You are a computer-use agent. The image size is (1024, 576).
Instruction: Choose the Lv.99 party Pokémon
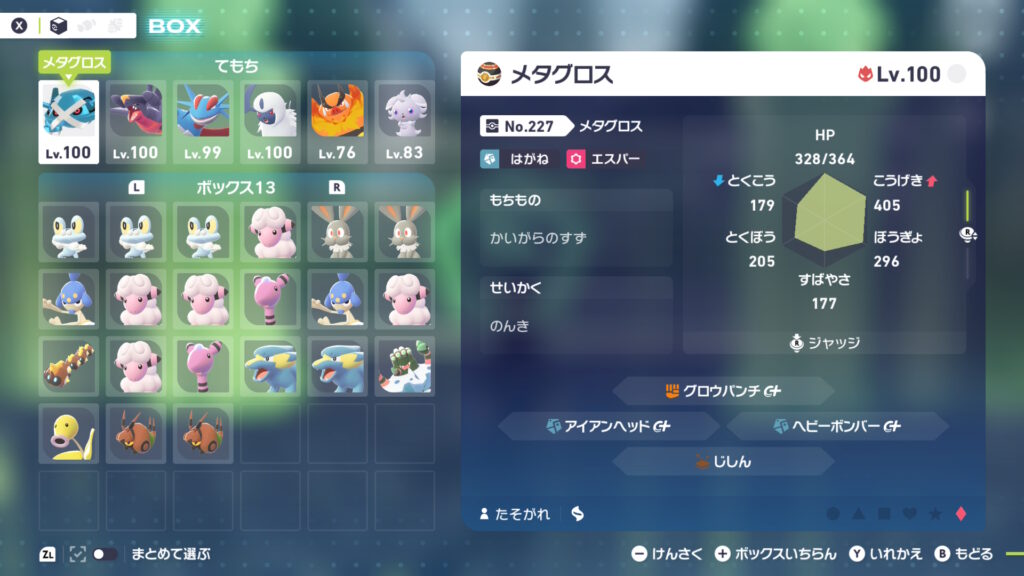tap(203, 121)
